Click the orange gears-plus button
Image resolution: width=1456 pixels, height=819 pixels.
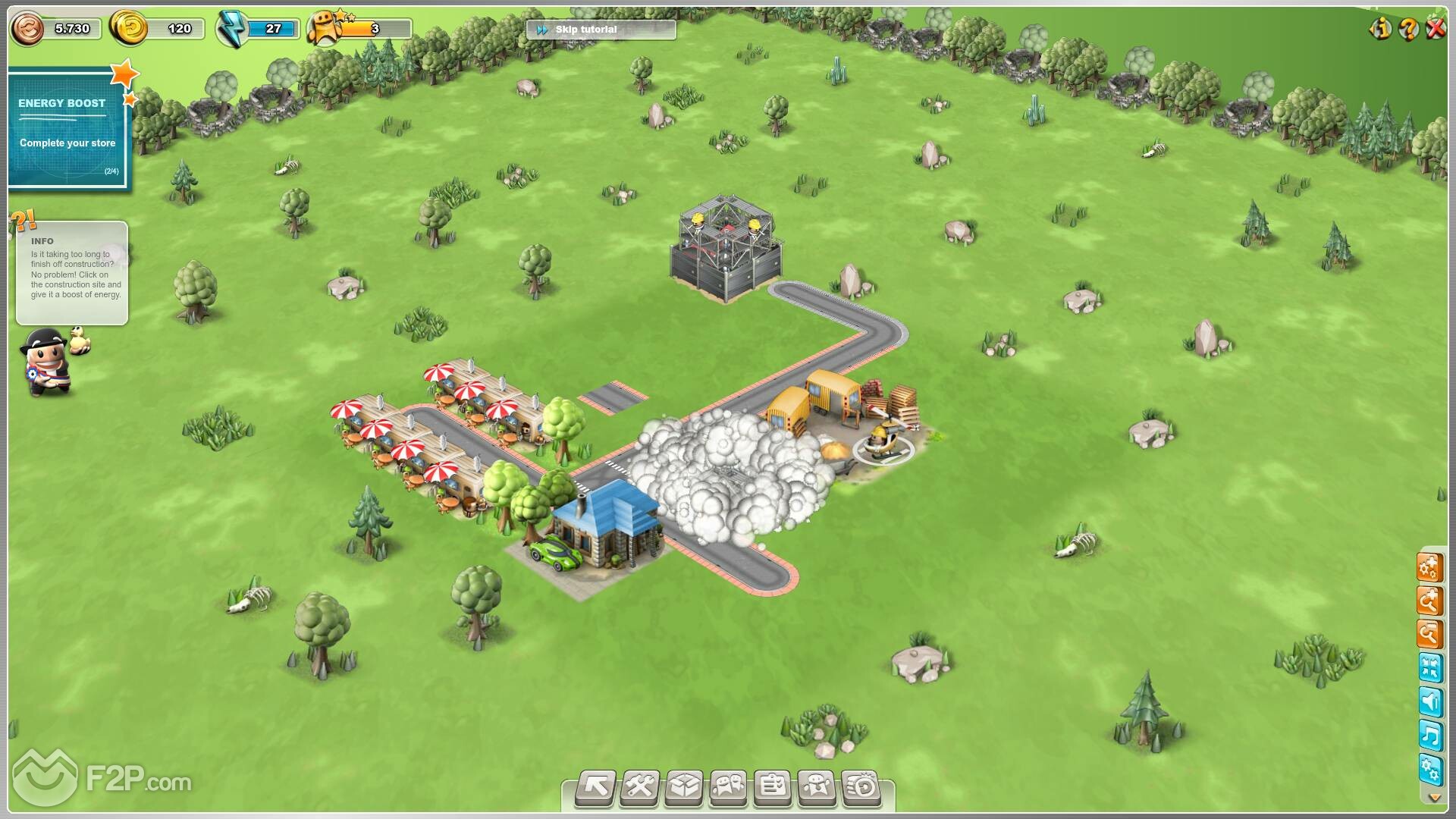point(1429,567)
